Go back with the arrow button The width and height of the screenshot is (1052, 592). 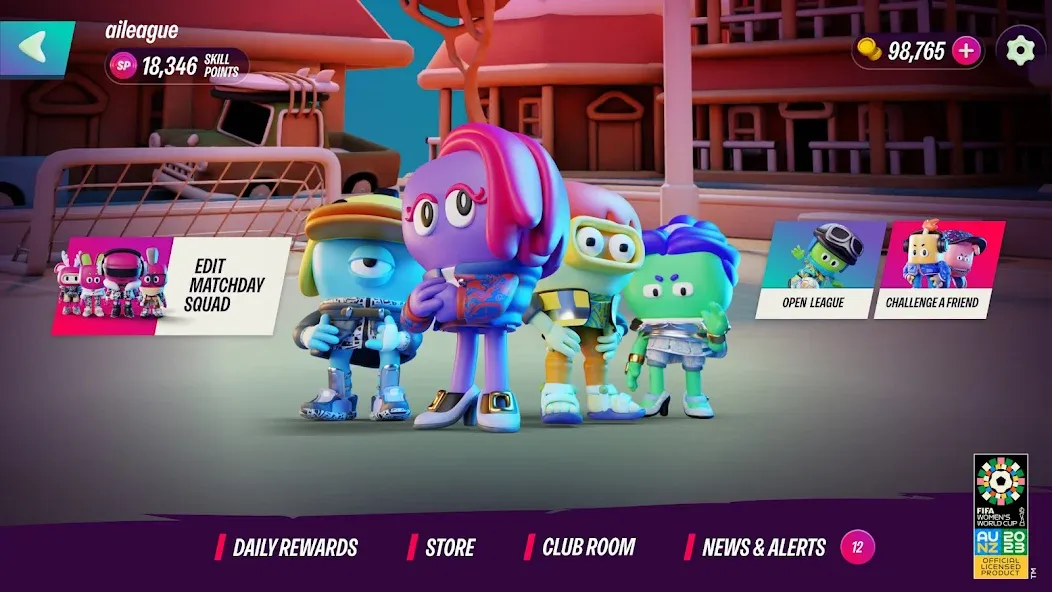click(35, 47)
